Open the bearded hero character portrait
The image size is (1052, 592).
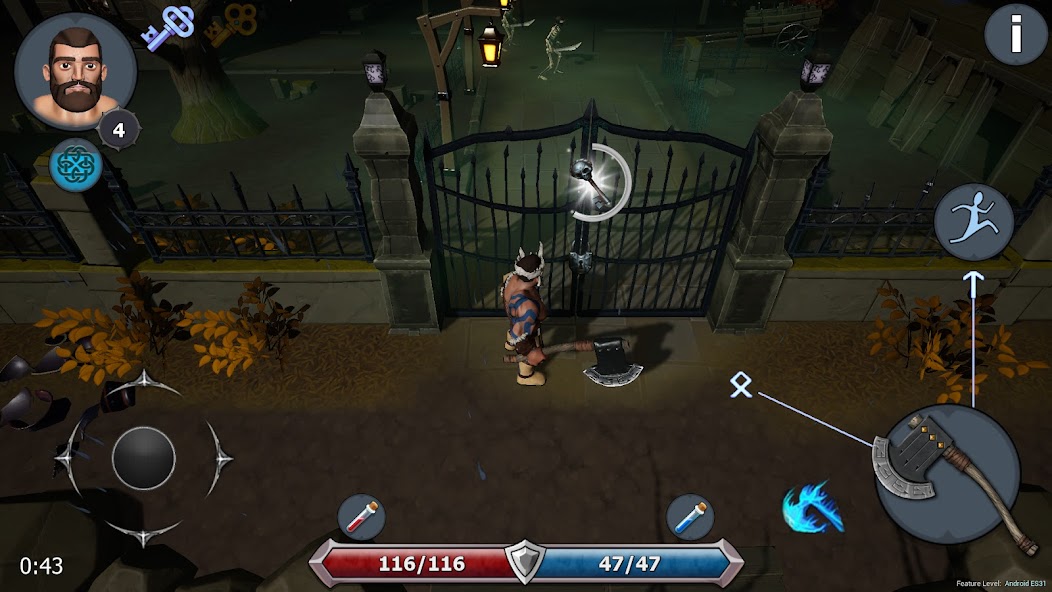75,70
